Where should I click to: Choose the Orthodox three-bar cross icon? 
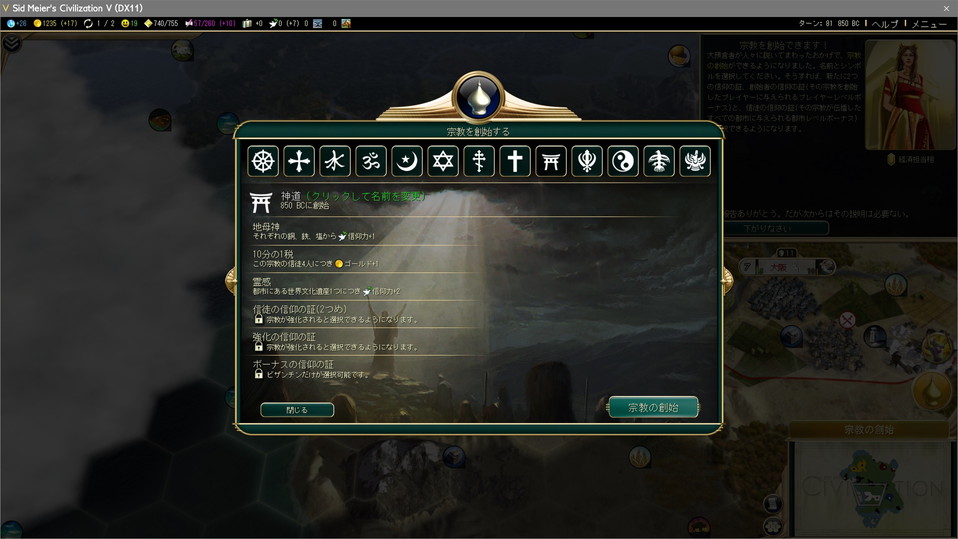click(x=479, y=161)
